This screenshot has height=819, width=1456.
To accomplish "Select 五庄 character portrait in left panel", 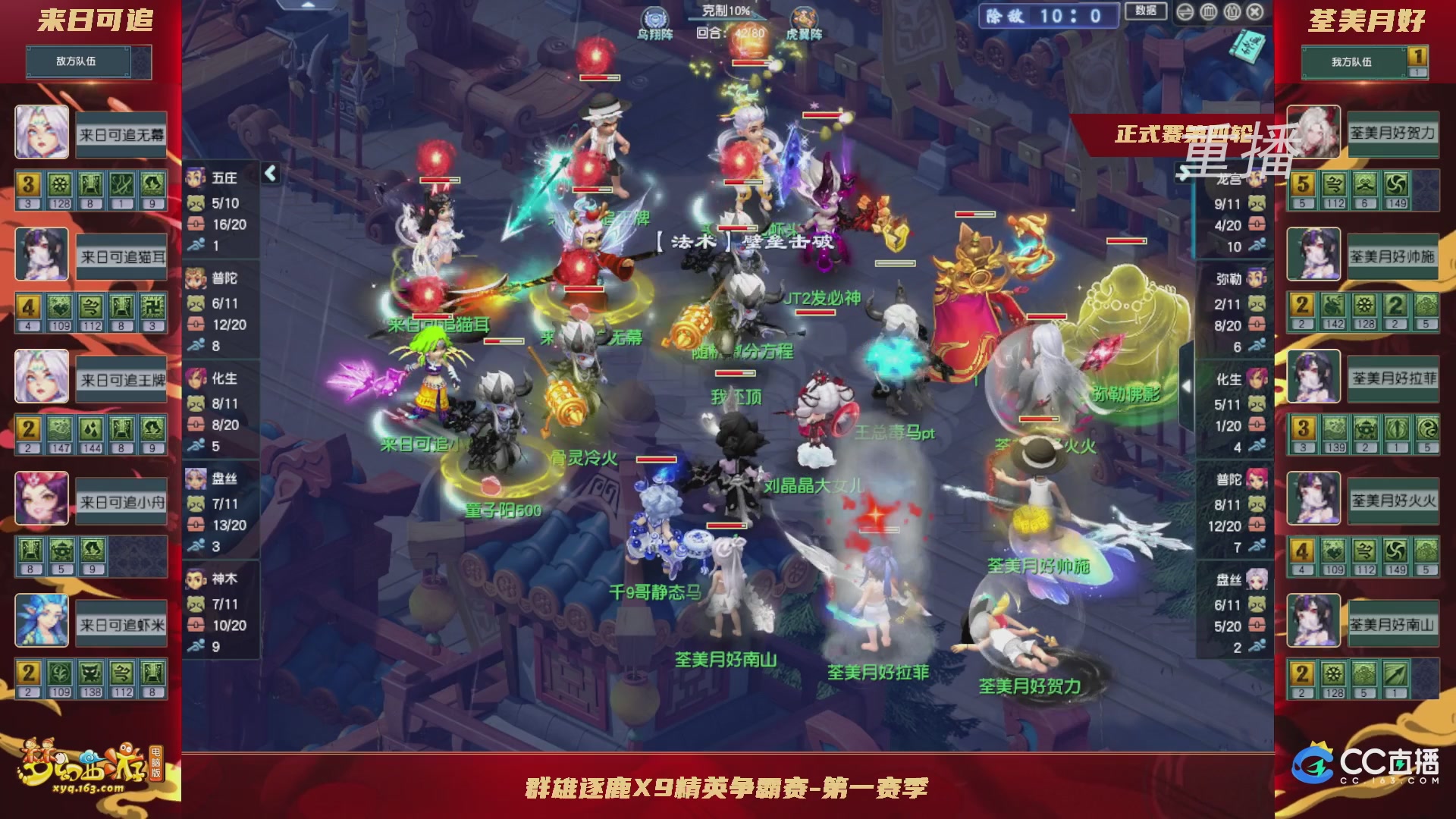I will tap(194, 178).
